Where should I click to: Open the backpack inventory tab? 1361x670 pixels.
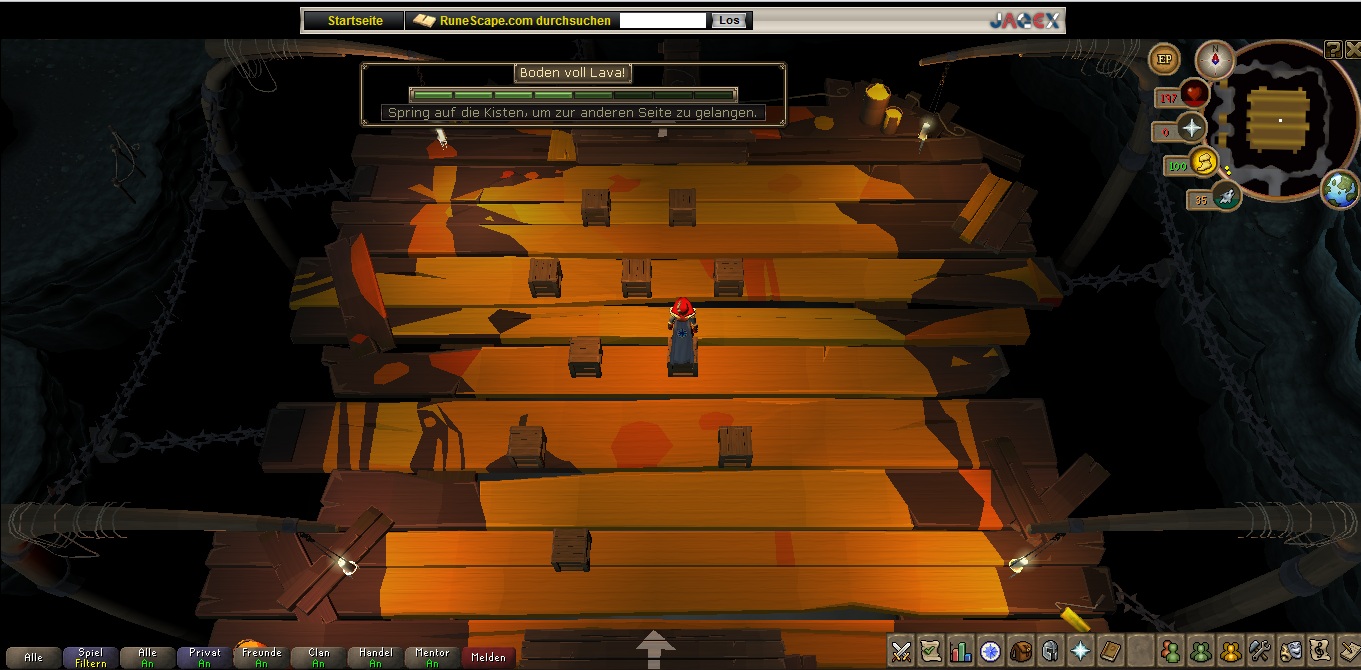pos(1021,651)
